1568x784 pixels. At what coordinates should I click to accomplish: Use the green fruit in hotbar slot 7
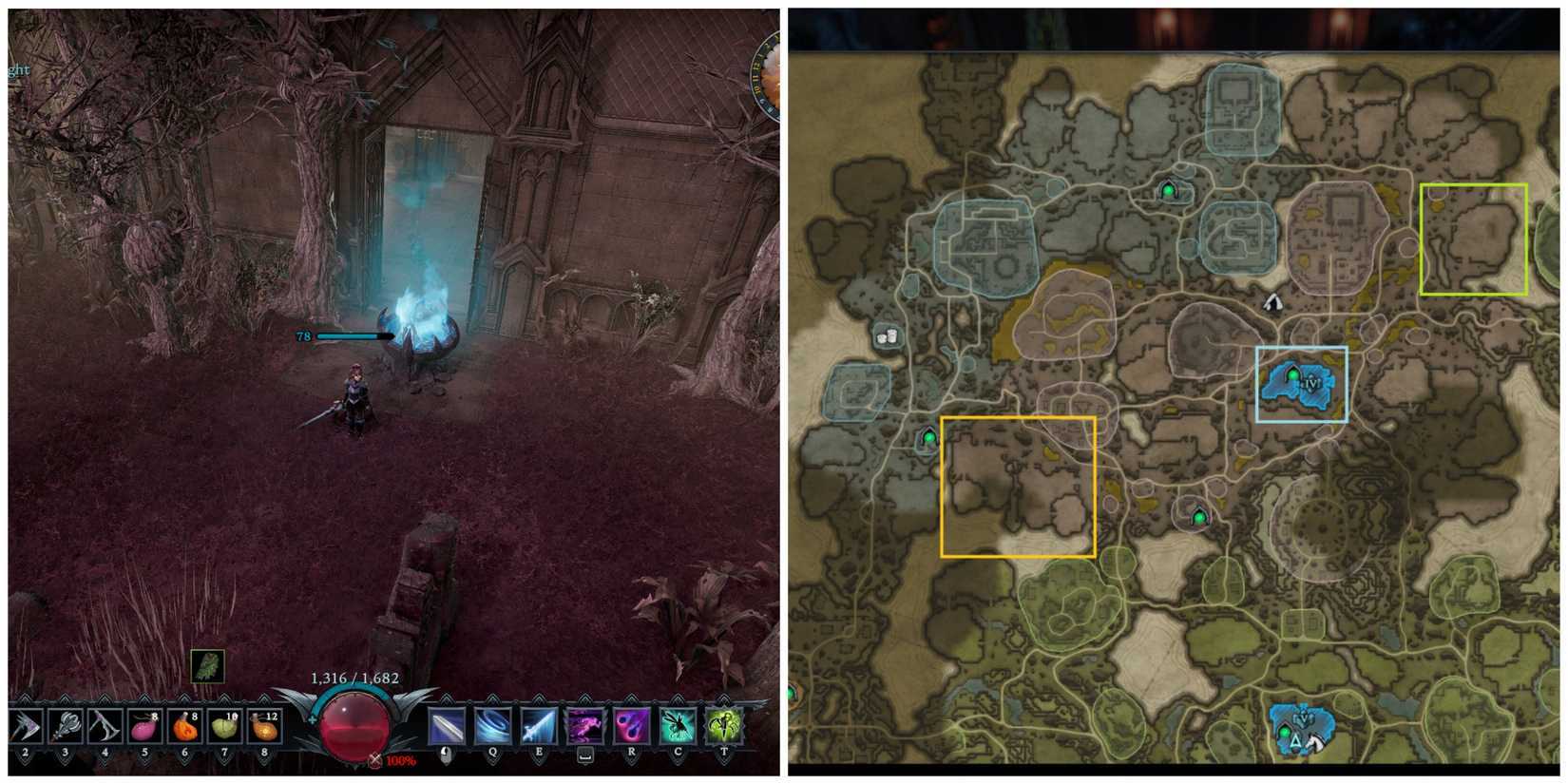[223, 727]
